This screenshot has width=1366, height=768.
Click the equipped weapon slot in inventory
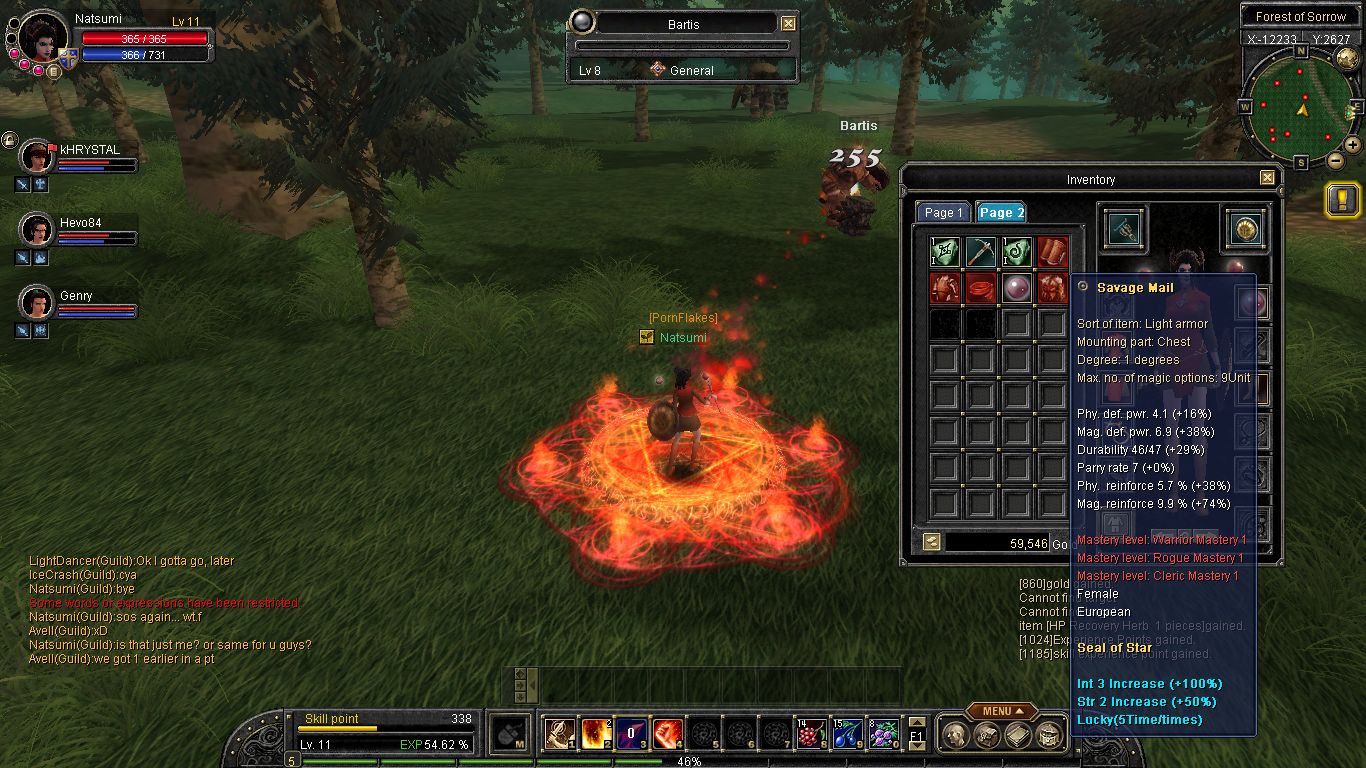[x=1125, y=229]
